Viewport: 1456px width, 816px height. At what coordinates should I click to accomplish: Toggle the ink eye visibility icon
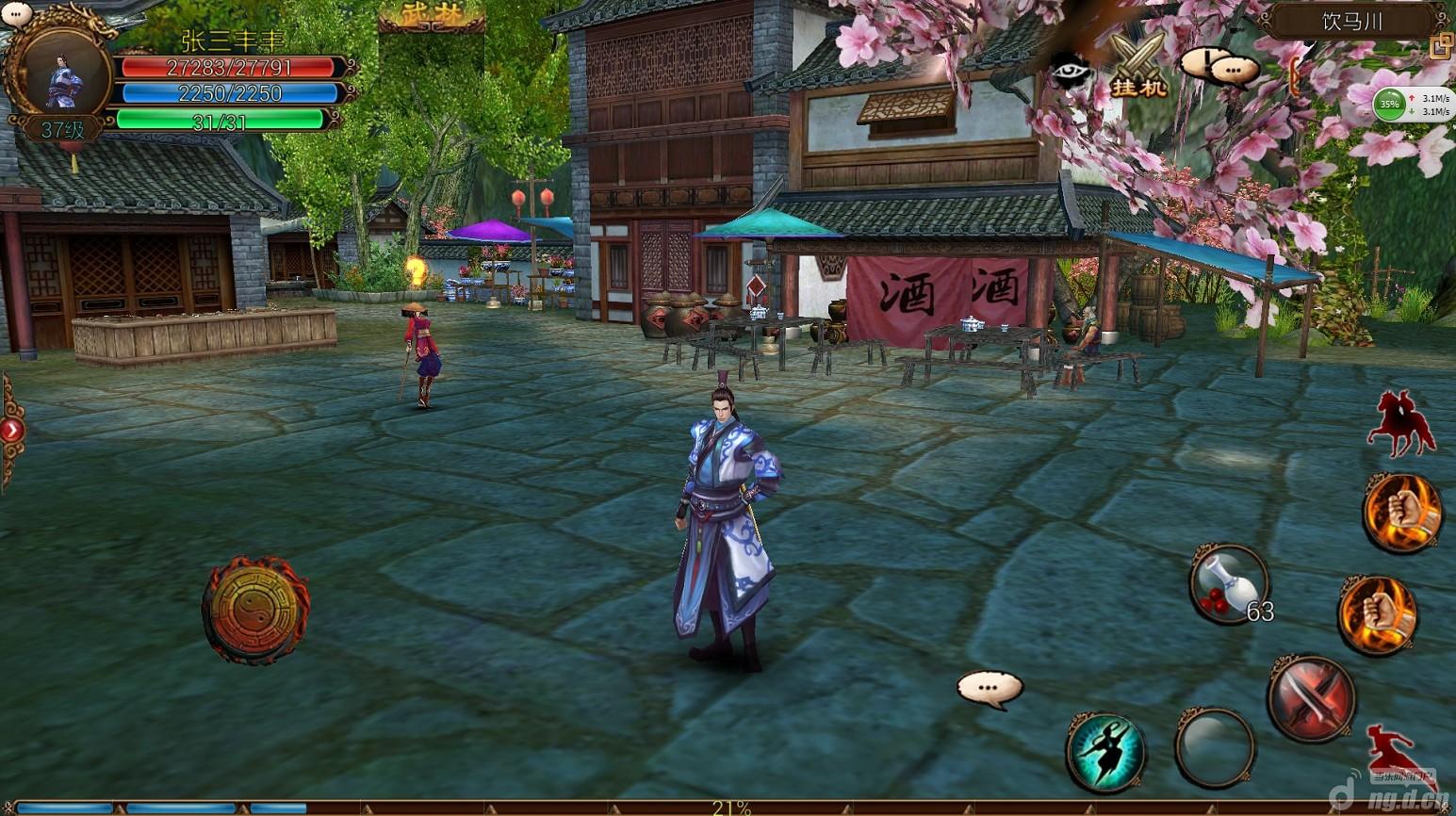[1071, 72]
